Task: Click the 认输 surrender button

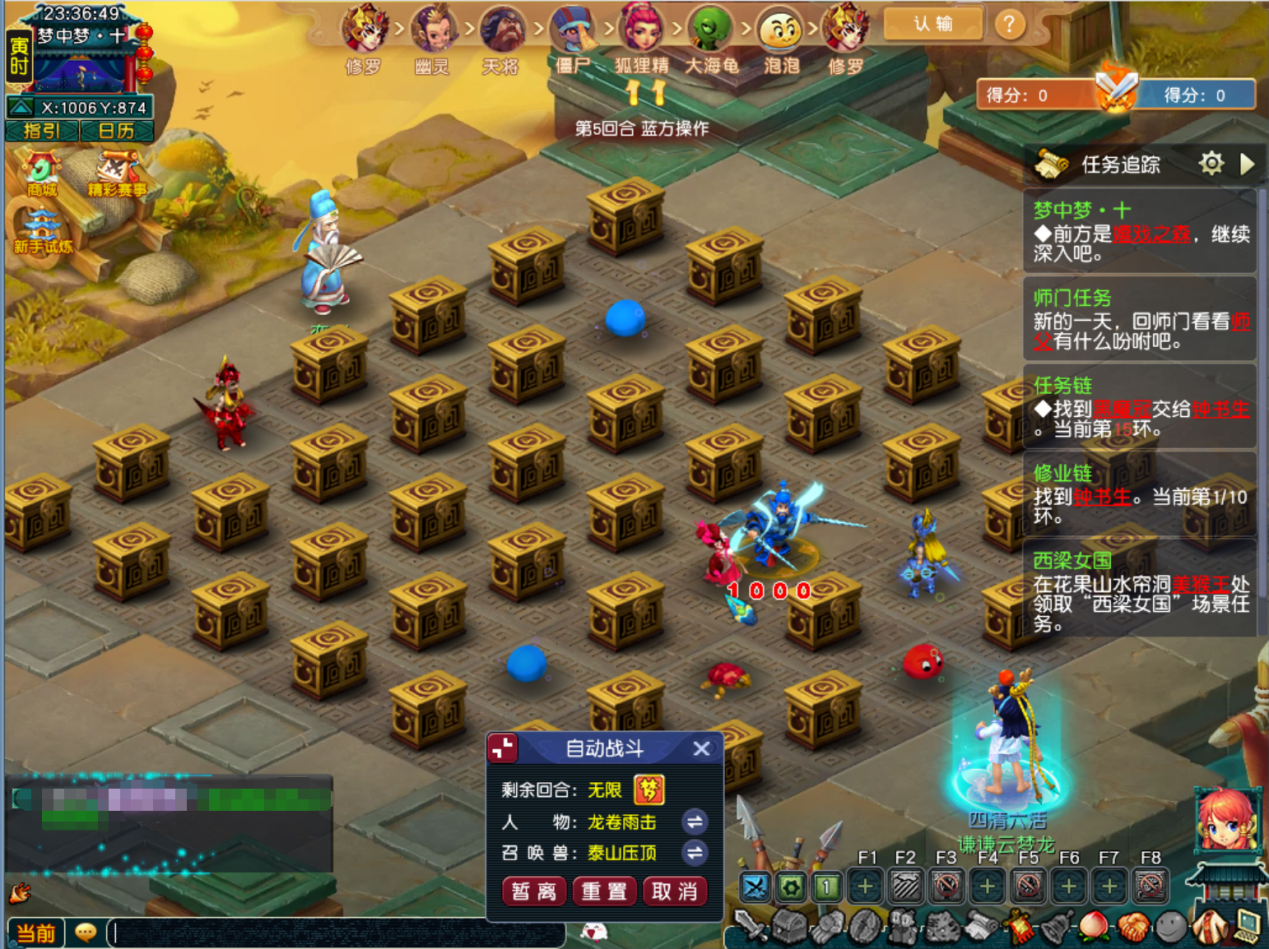Action: click(x=932, y=24)
